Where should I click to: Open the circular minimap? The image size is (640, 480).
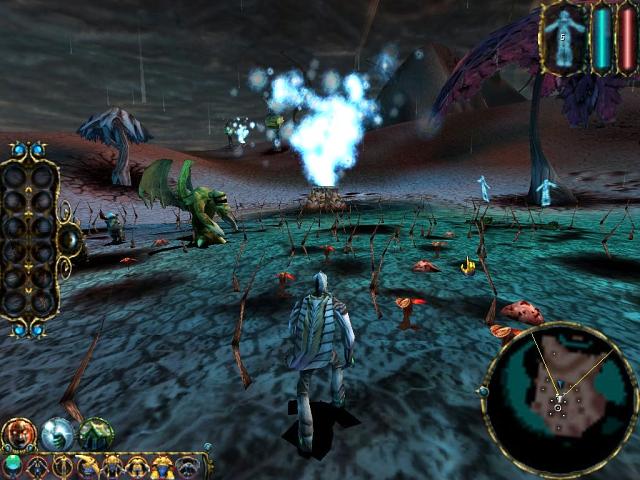559,399
